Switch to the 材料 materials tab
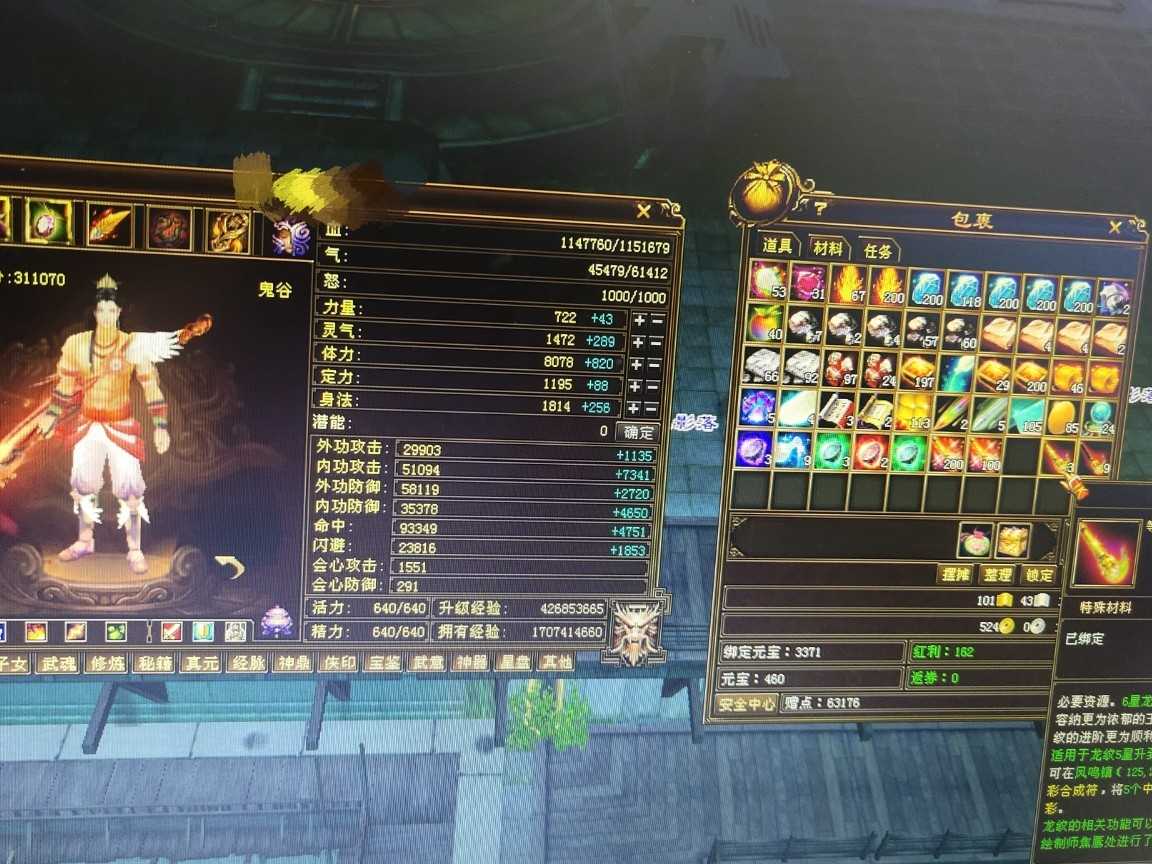Screen dimensions: 1152x864 coord(827,249)
